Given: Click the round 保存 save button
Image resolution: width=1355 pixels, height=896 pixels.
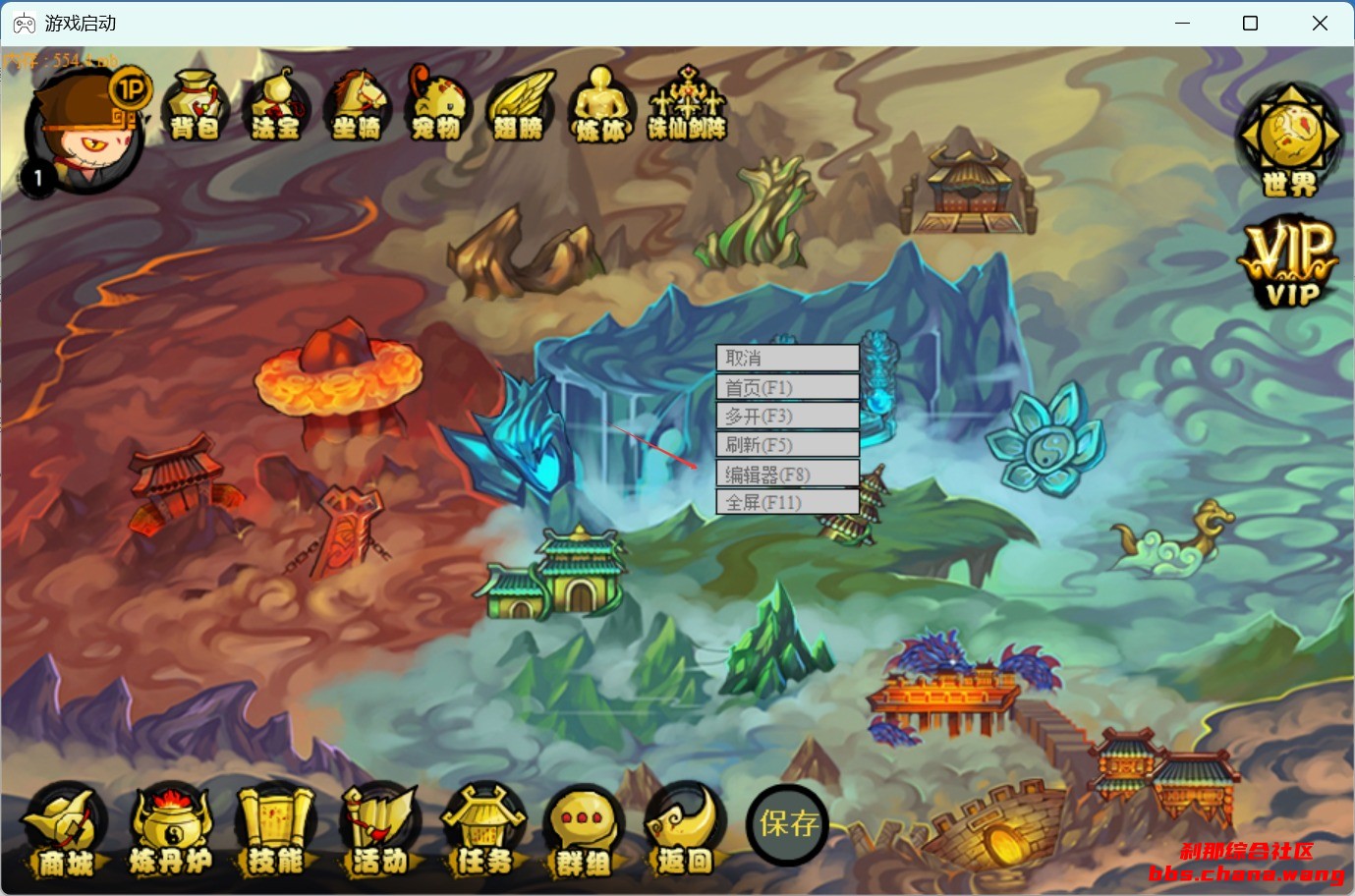Looking at the screenshot, I should click(788, 823).
